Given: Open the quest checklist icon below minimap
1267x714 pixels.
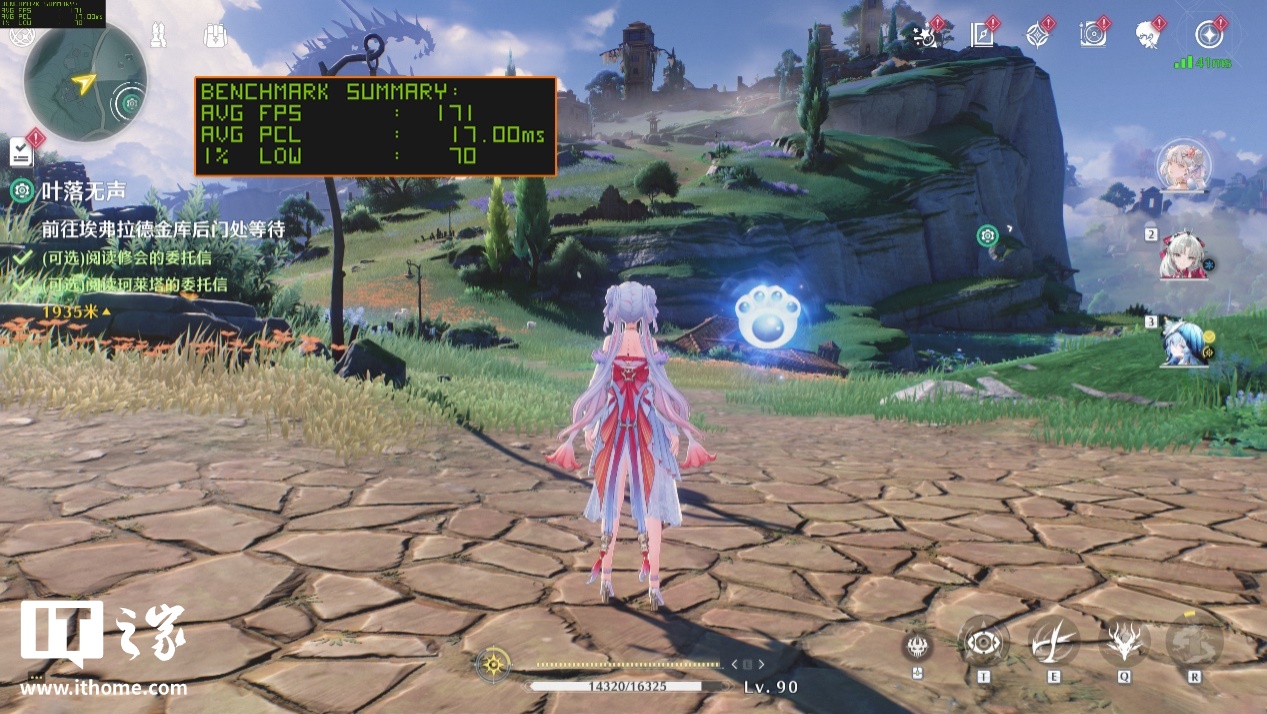Looking at the screenshot, I should (x=22, y=152).
